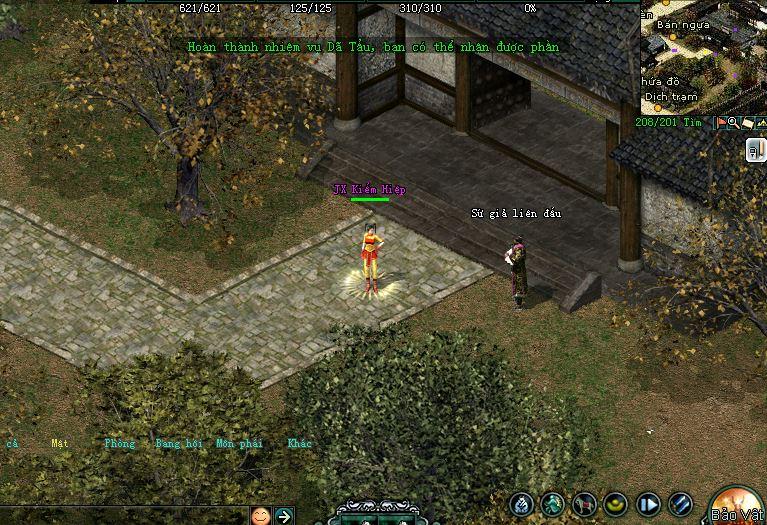Open the side panel notebook icon
Screen dimensions: 767x525
click(757, 150)
